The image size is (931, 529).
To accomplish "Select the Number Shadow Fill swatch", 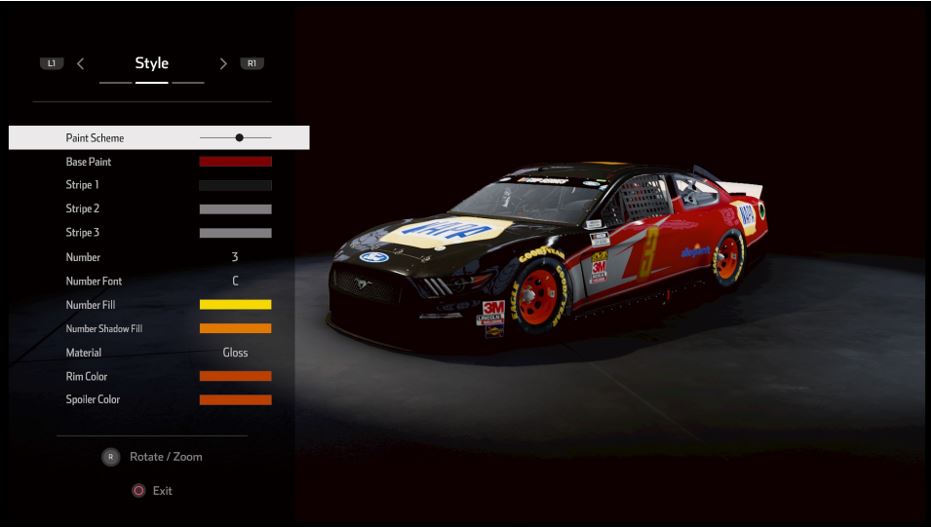I will click(235, 329).
